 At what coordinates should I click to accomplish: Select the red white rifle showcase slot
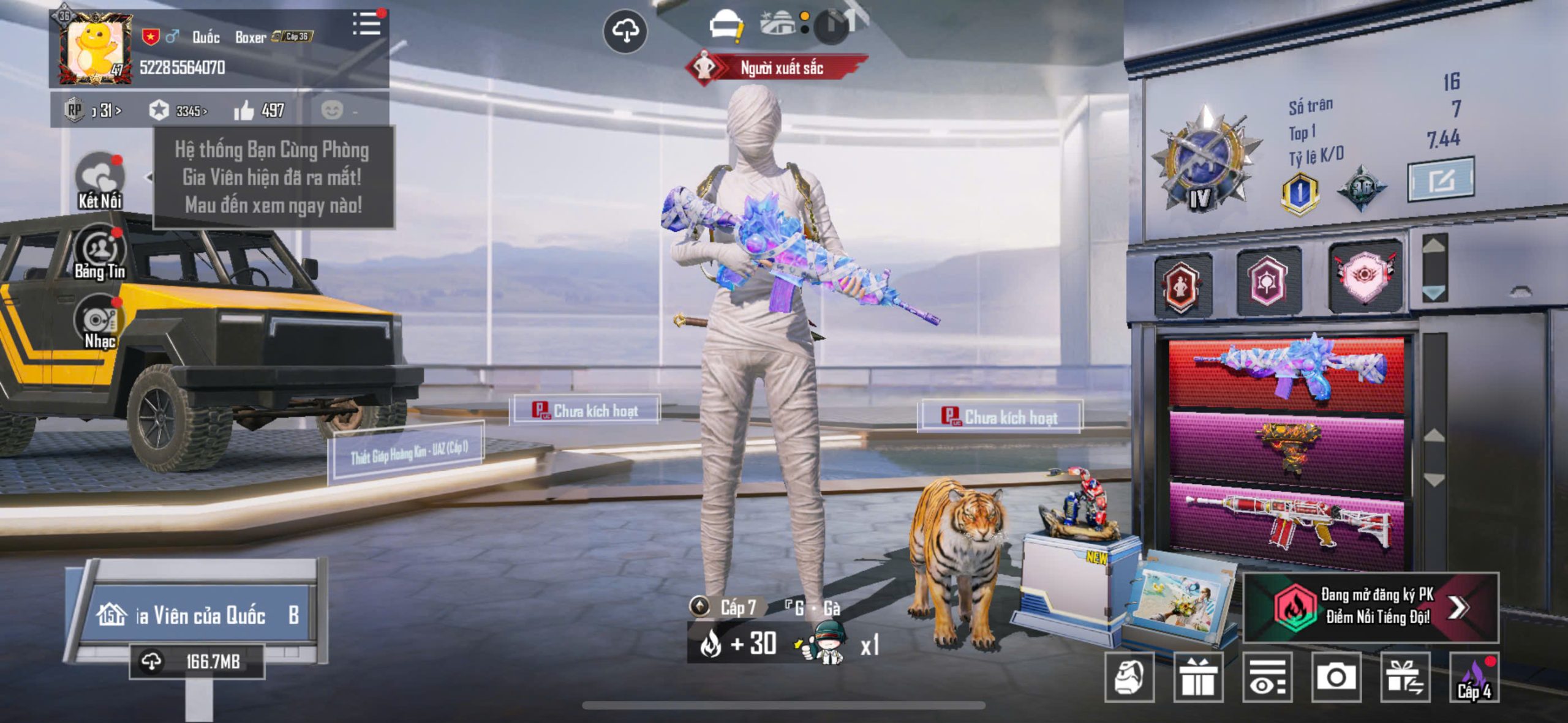pos(1286,524)
